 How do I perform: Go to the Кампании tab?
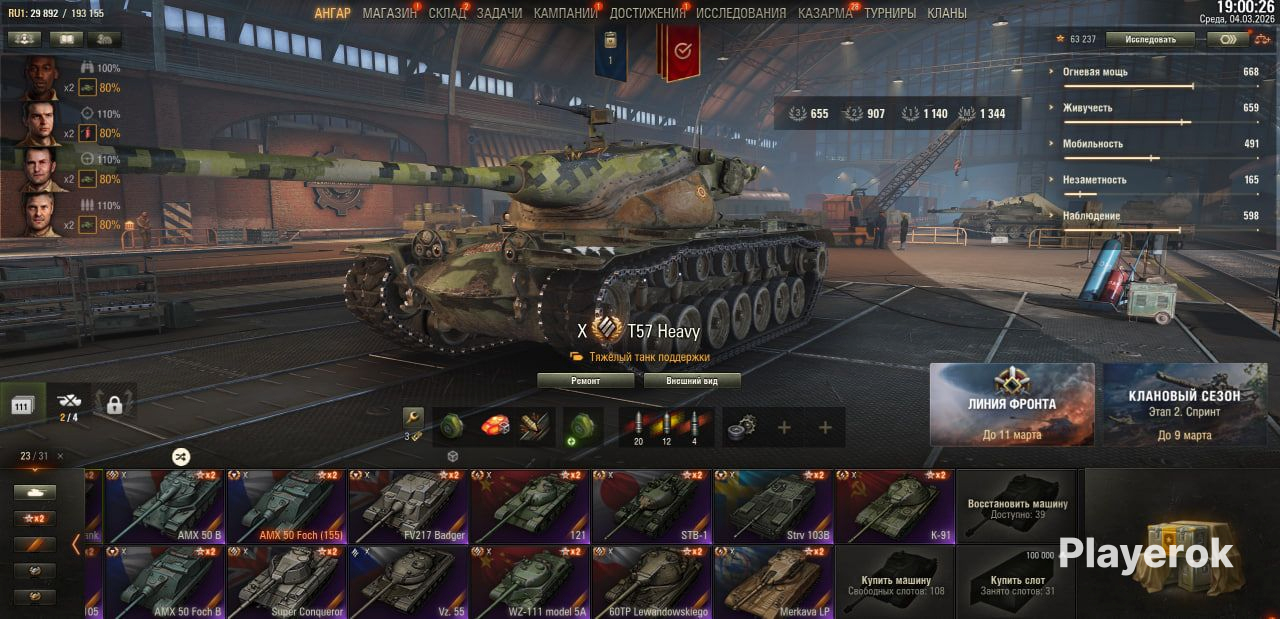[x=565, y=13]
